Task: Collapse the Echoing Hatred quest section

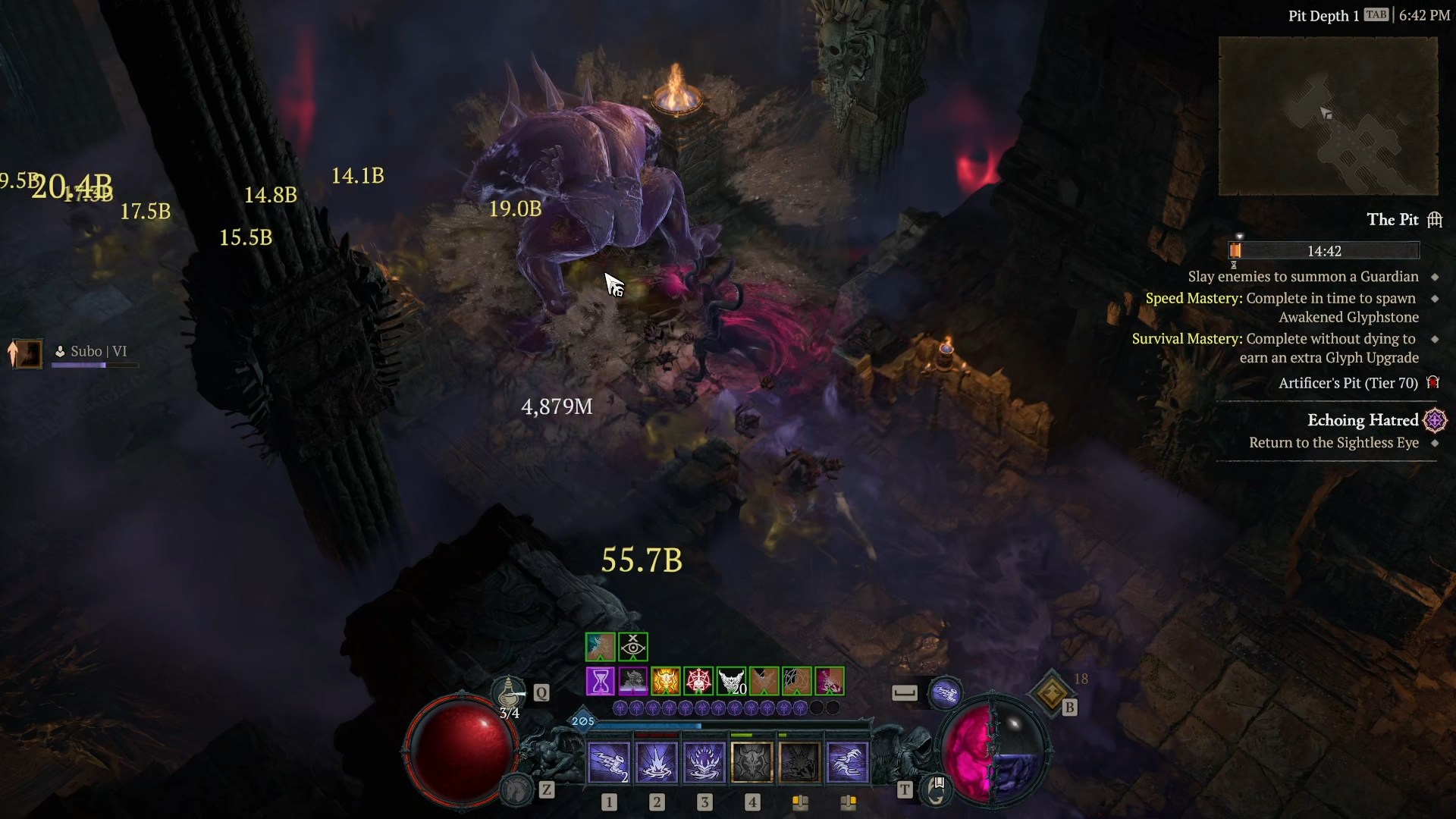Action: [x=1363, y=420]
